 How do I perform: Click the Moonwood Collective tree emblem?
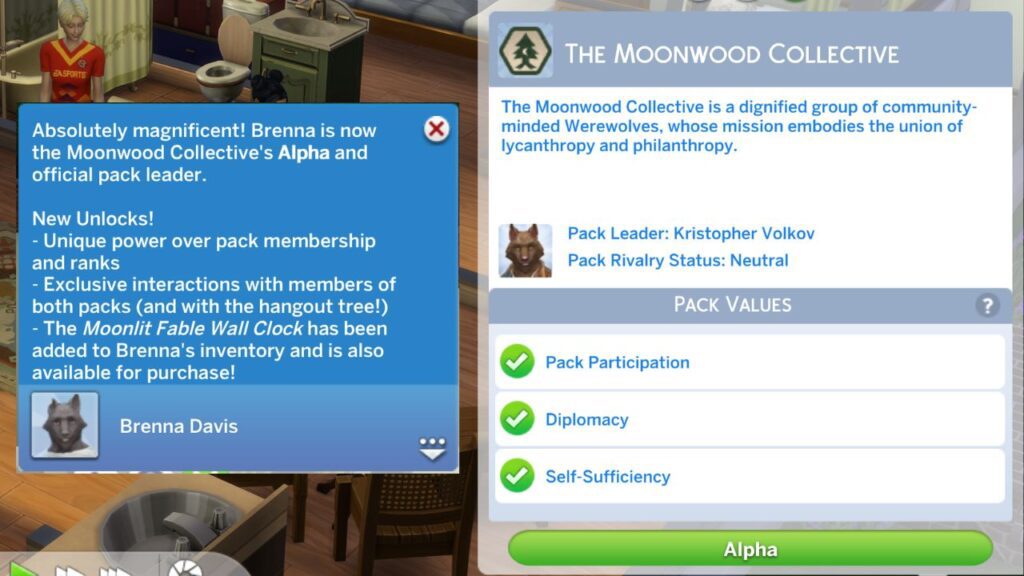(x=525, y=52)
